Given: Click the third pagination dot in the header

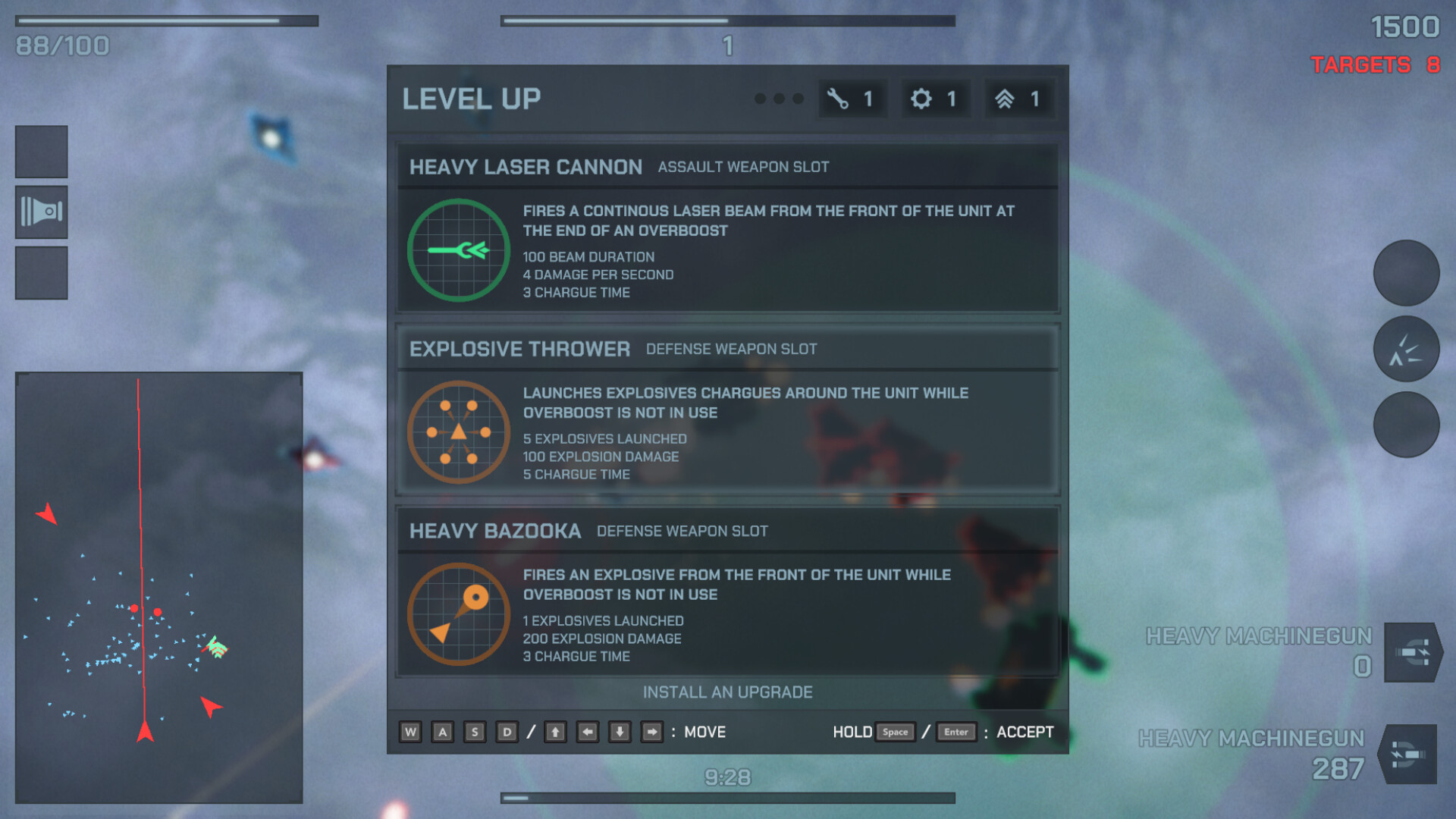Looking at the screenshot, I should click(x=797, y=99).
